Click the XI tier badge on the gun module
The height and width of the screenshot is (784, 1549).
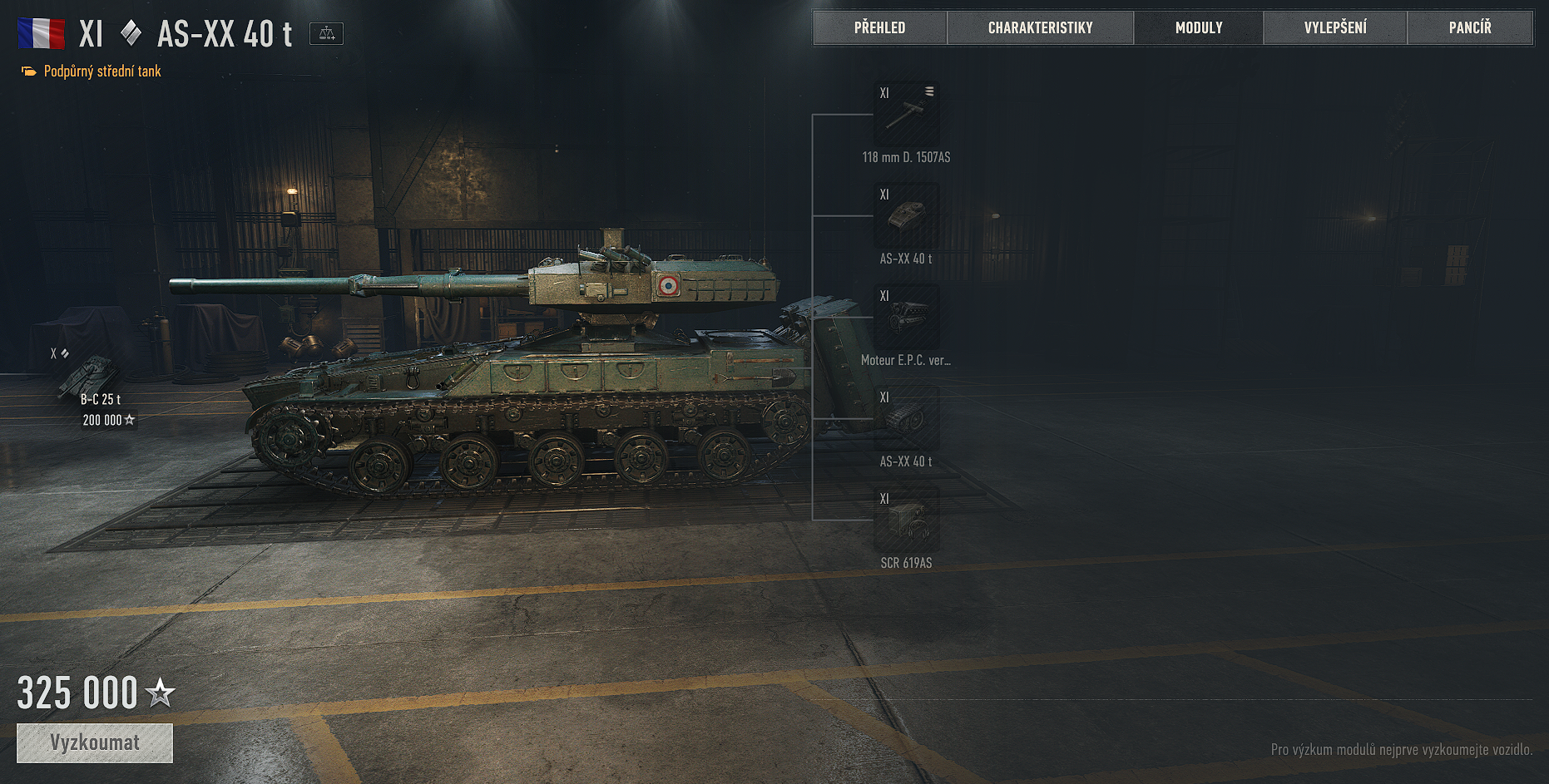pyautogui.click(x=884, y=93)
